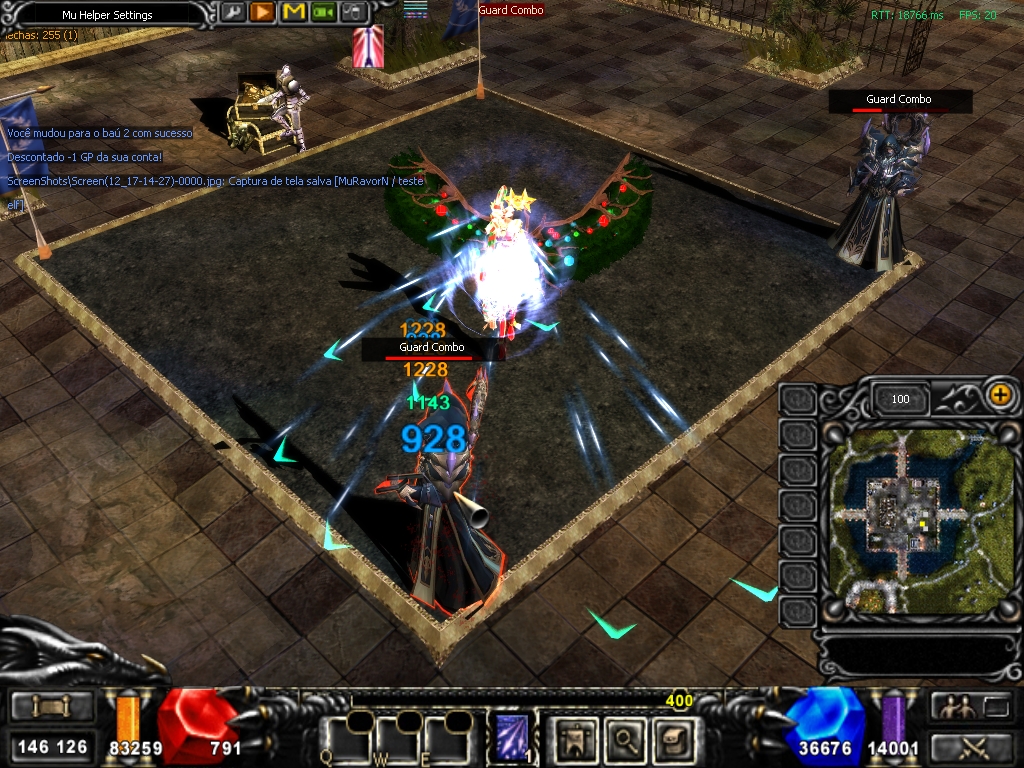Toggle the mouse icon button
The width and height of the screenshot is (1024, 768).
coord(353,12)
